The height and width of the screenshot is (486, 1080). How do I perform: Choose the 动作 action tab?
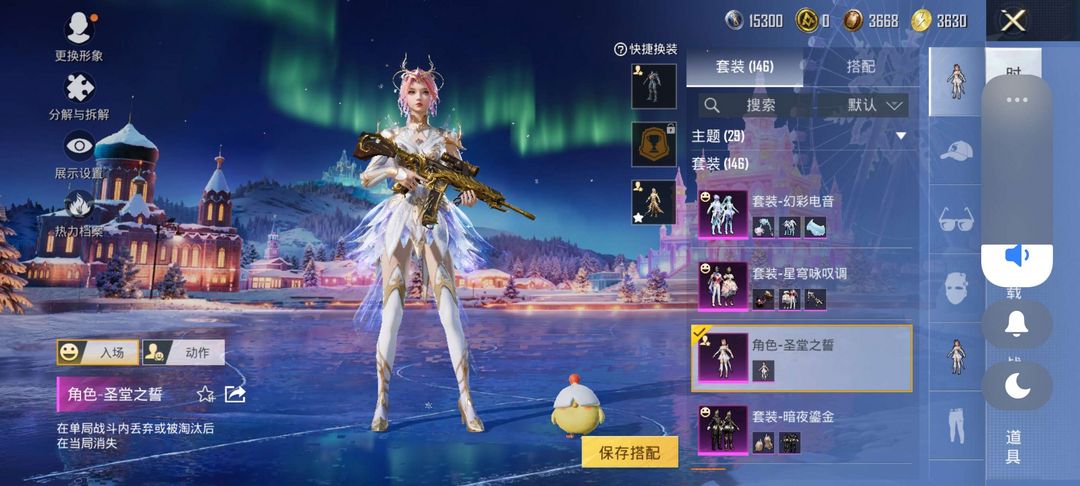[183, 352]
